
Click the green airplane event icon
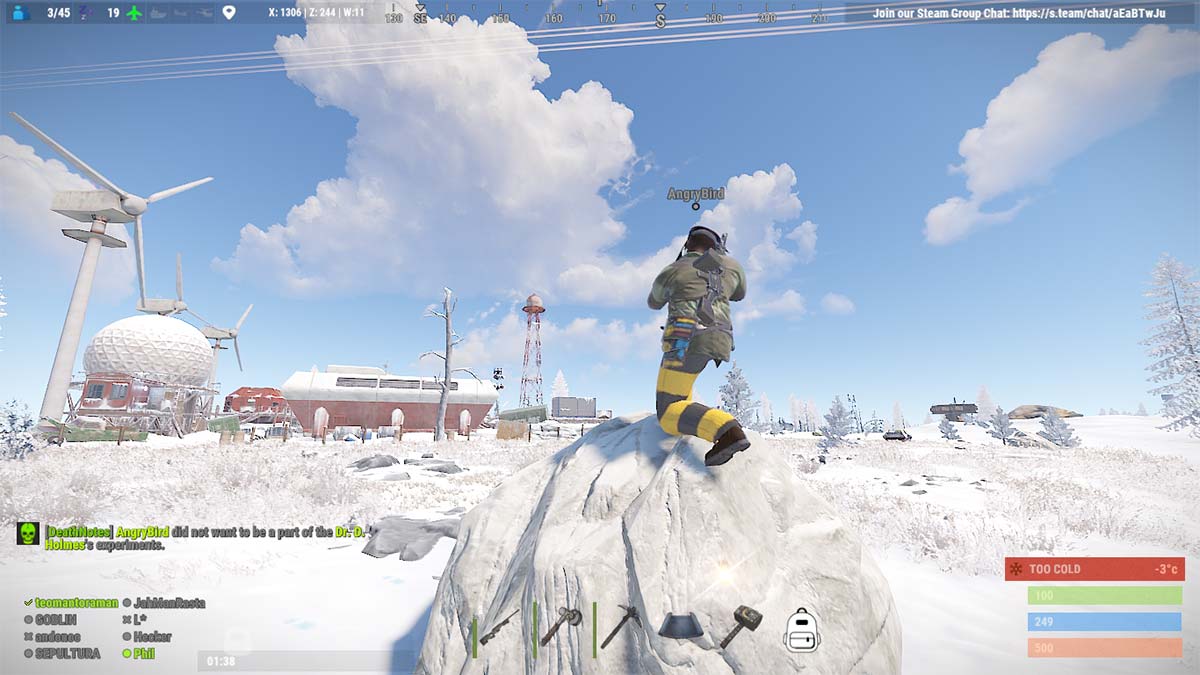(134, 13)
